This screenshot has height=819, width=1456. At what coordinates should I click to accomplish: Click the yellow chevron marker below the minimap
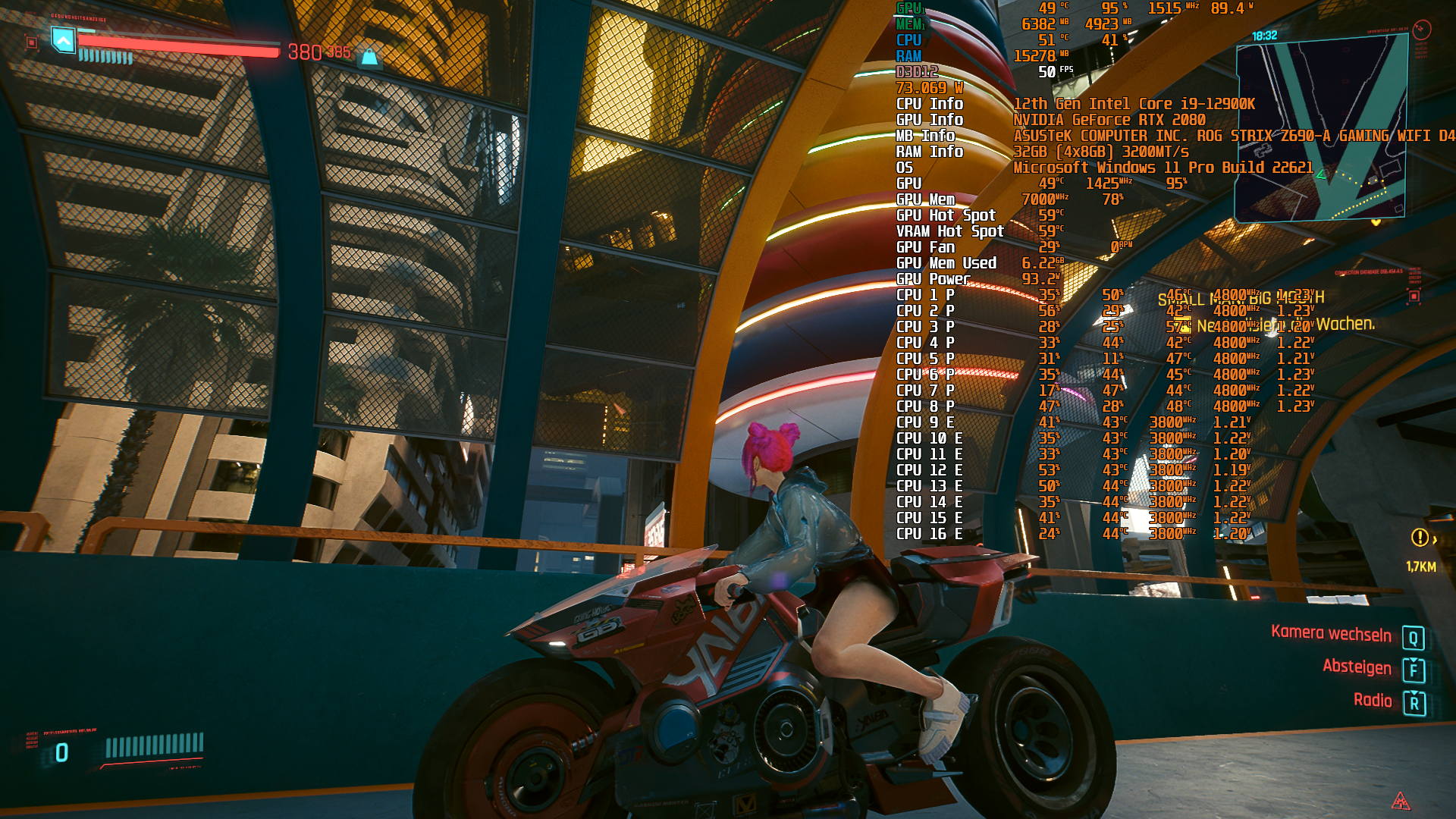tap(1376, 221)
